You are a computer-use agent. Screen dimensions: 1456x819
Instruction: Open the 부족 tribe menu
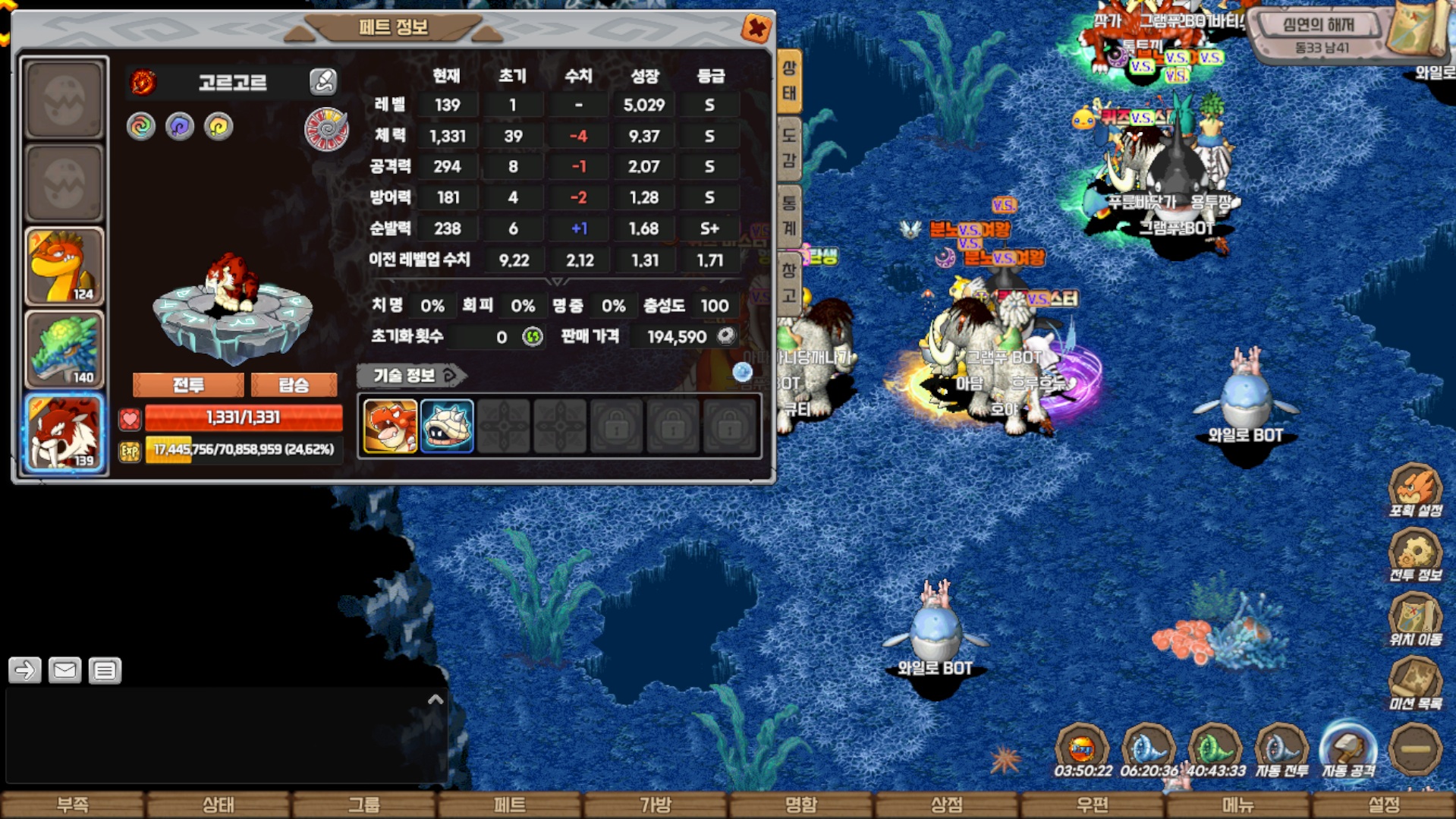(73, 805)
